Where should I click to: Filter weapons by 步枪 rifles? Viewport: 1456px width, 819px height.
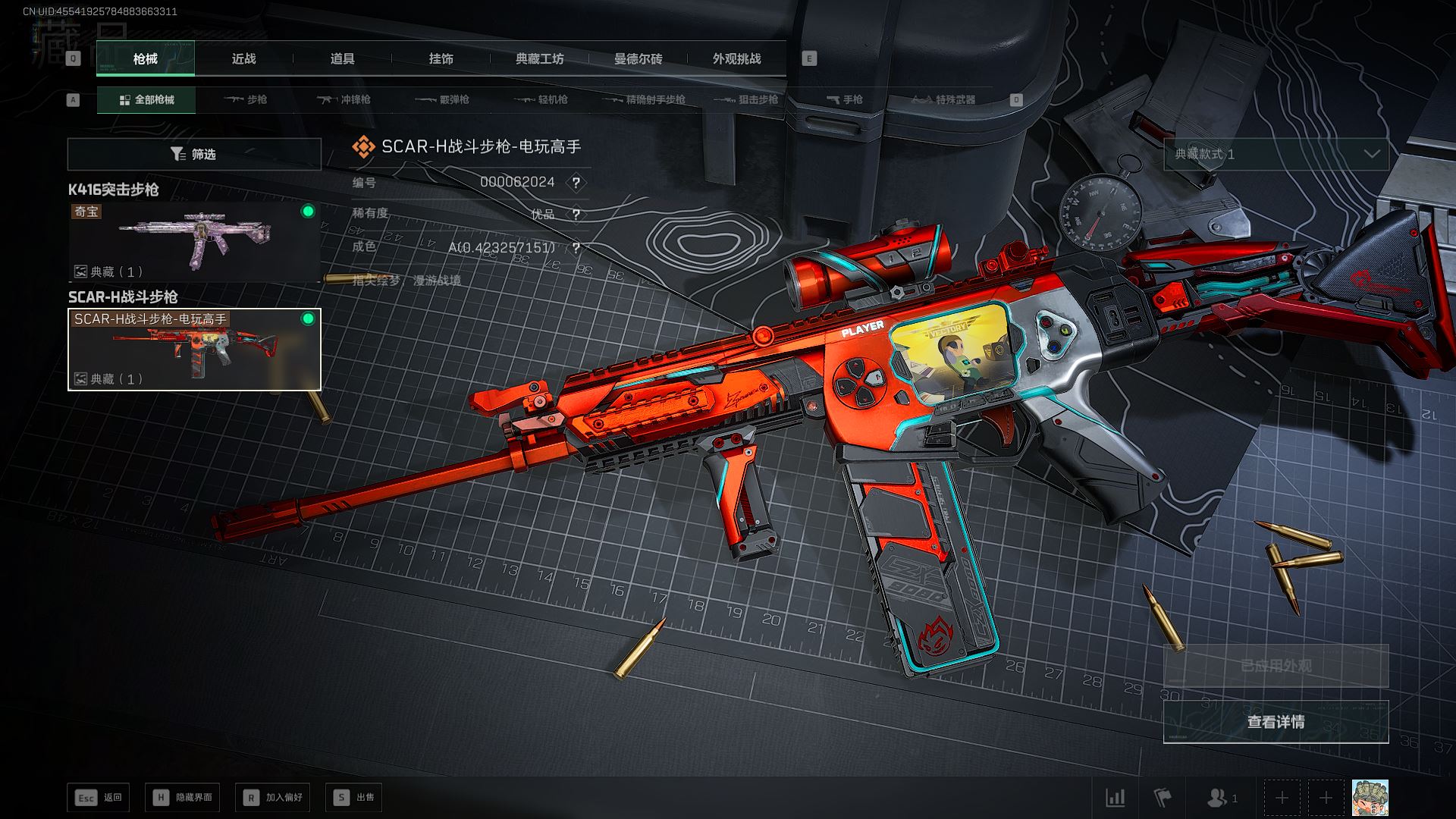click(246, 100)
